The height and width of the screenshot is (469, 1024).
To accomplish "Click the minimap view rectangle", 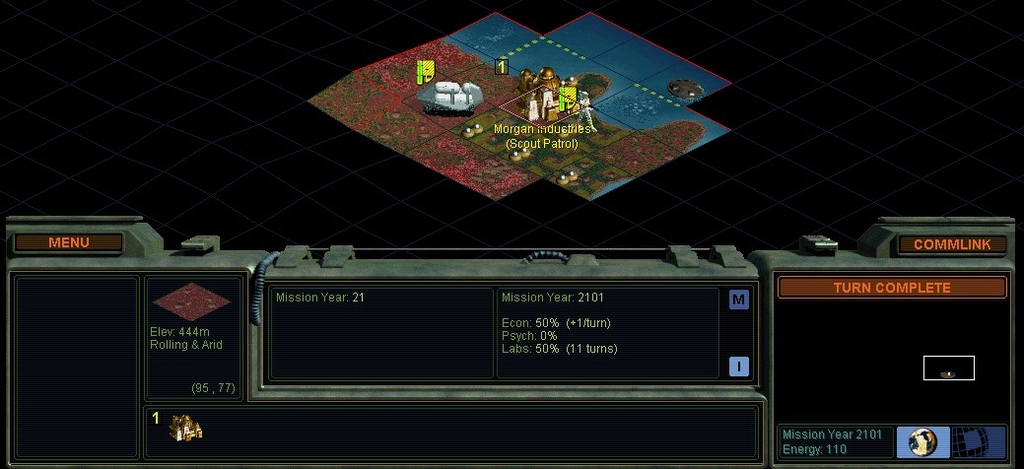I will (948, 368).
